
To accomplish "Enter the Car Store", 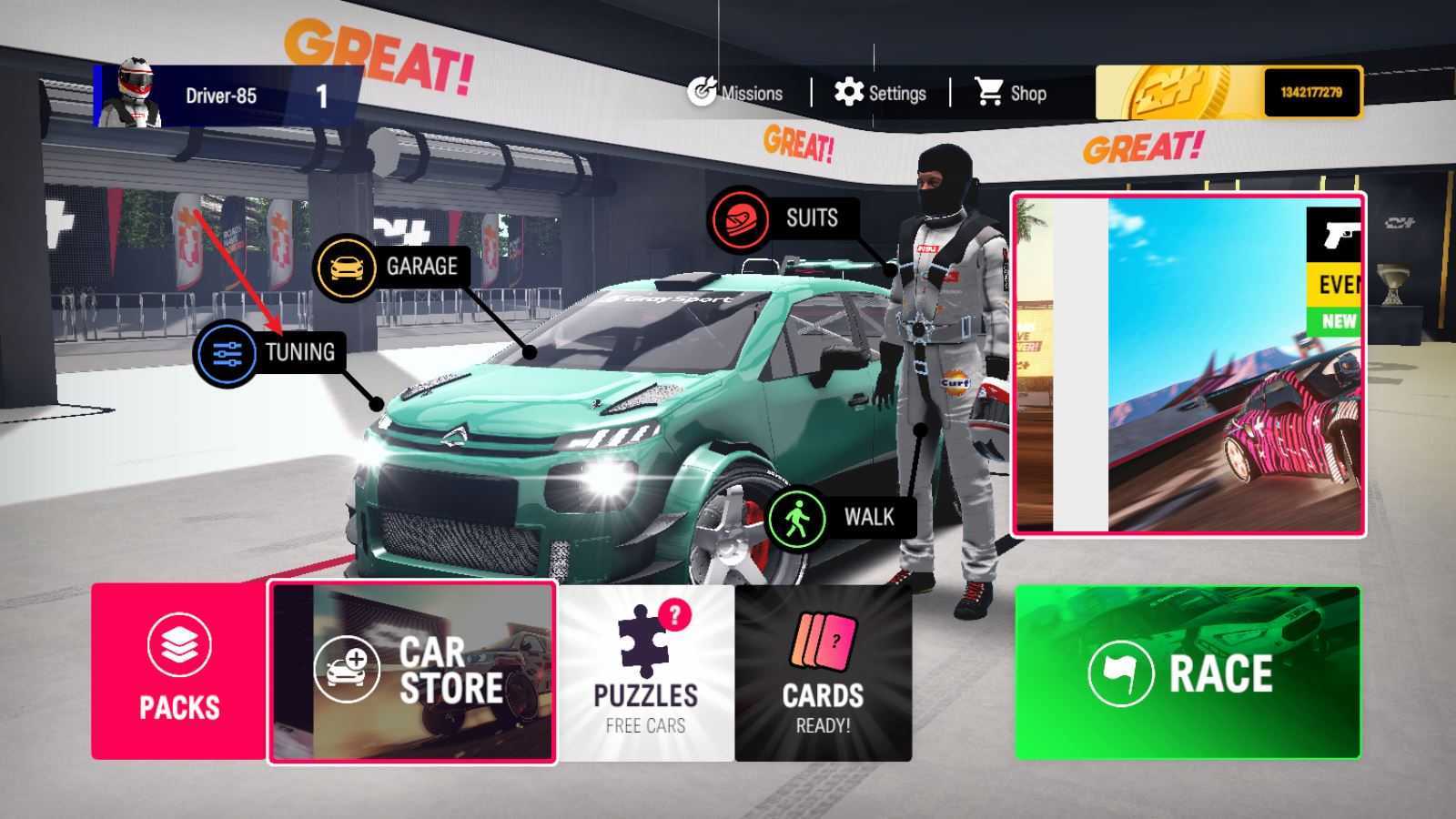I will [411, 672].
